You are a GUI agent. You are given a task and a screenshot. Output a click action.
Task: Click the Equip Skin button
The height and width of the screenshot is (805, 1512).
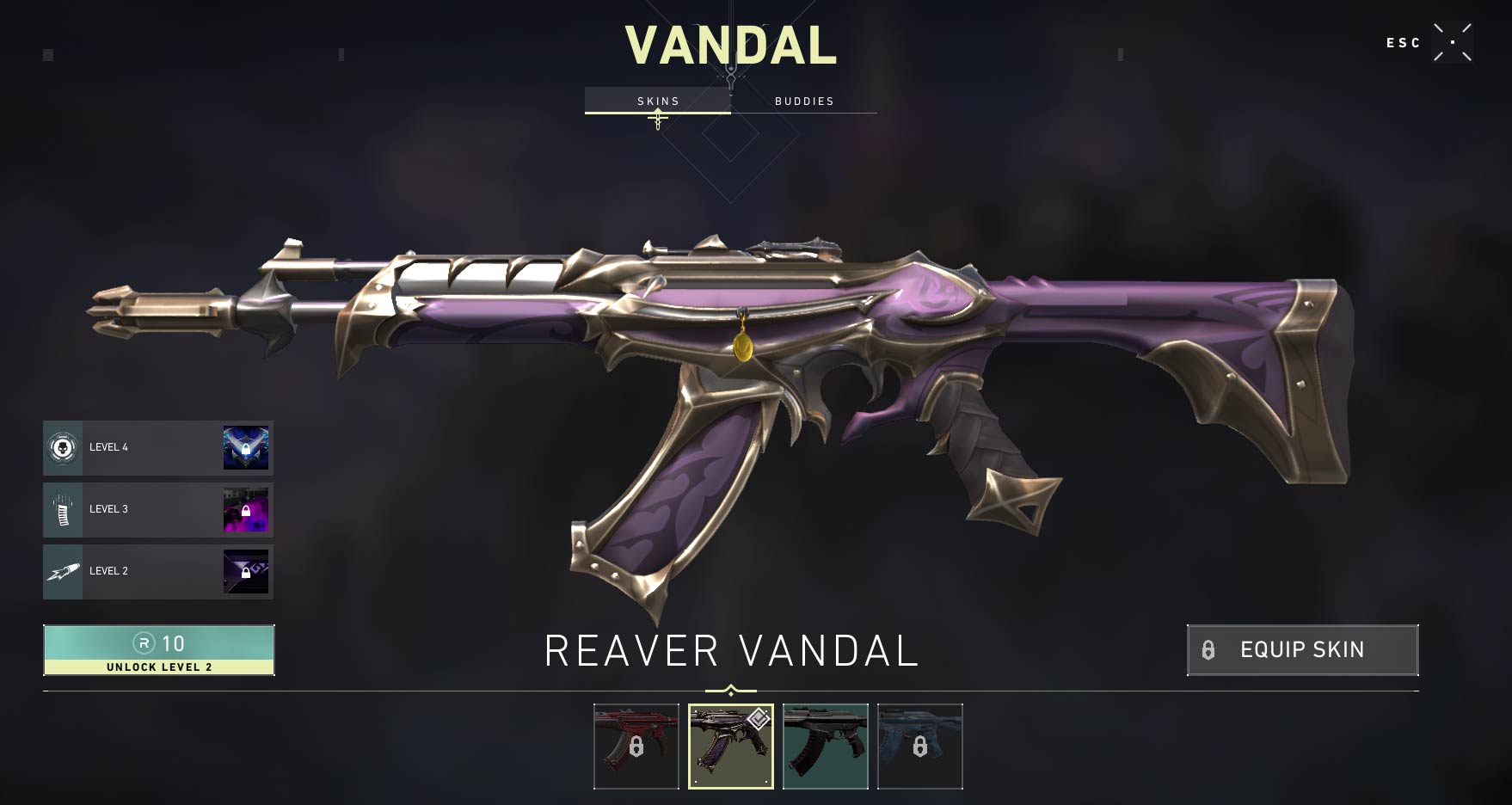(1302, 650)
